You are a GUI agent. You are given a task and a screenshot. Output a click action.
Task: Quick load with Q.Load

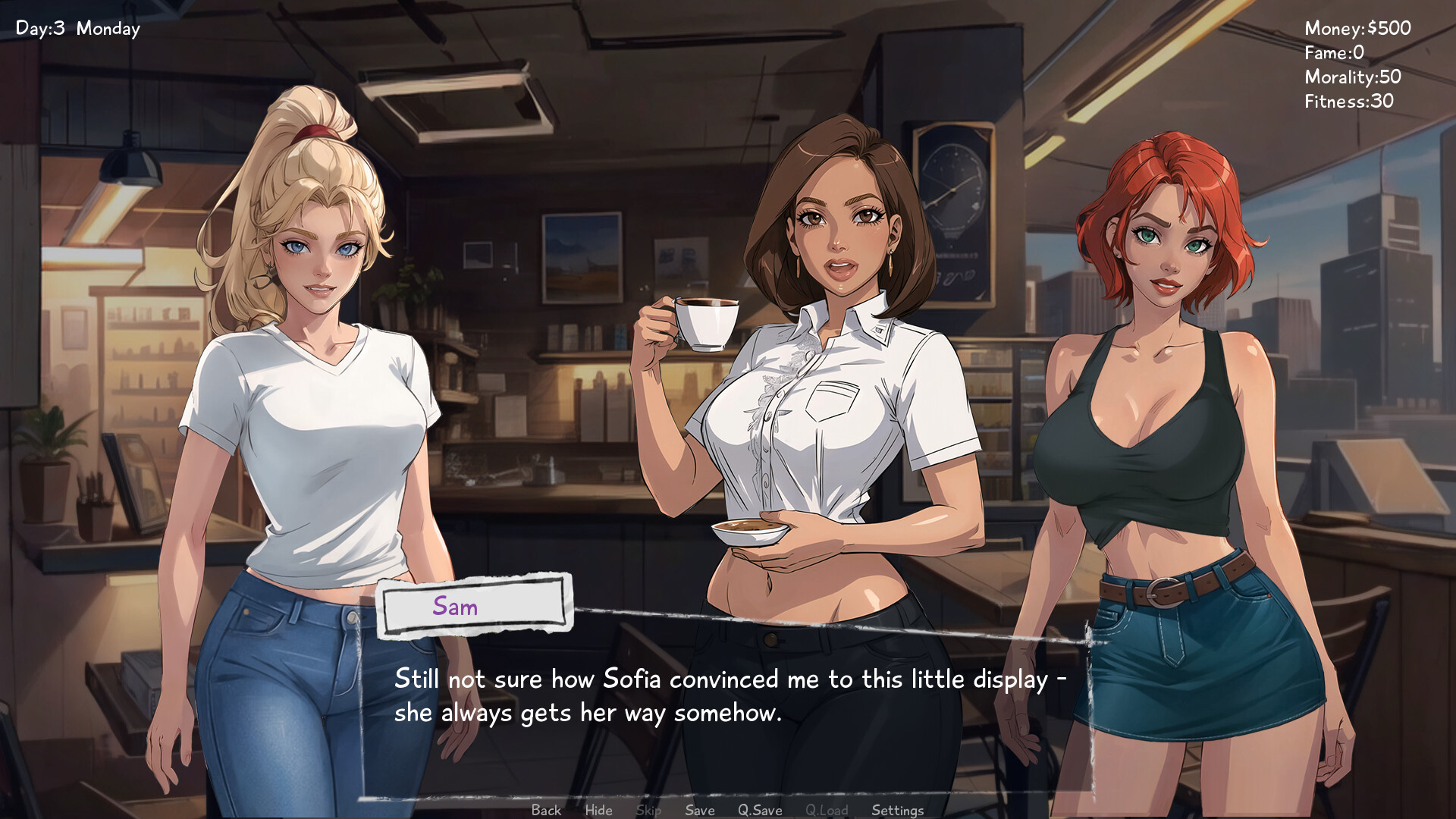coord(827,810)
